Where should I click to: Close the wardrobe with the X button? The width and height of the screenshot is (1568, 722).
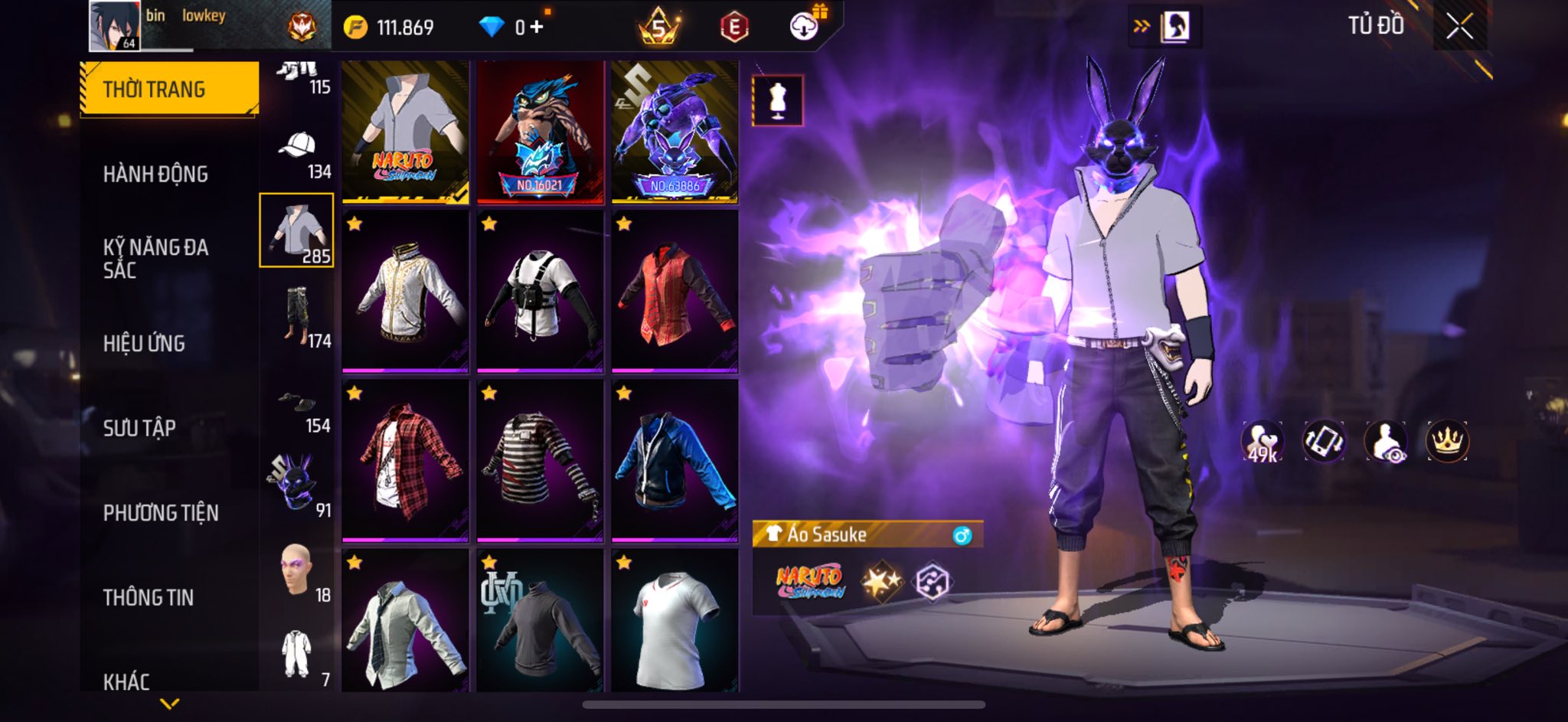click(x=1459, y=28)
